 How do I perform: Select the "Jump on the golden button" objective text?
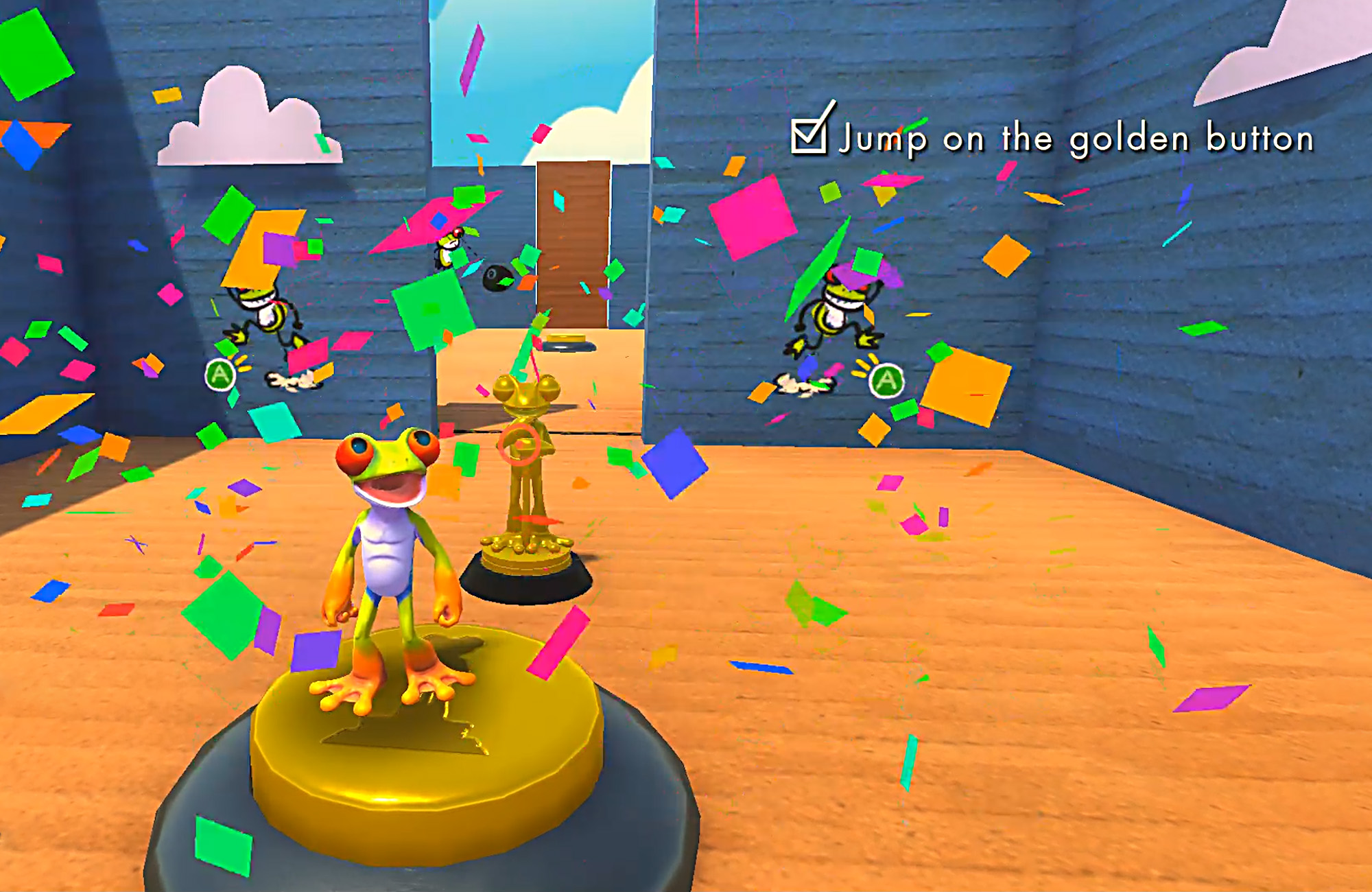(x=1077, y=139)
